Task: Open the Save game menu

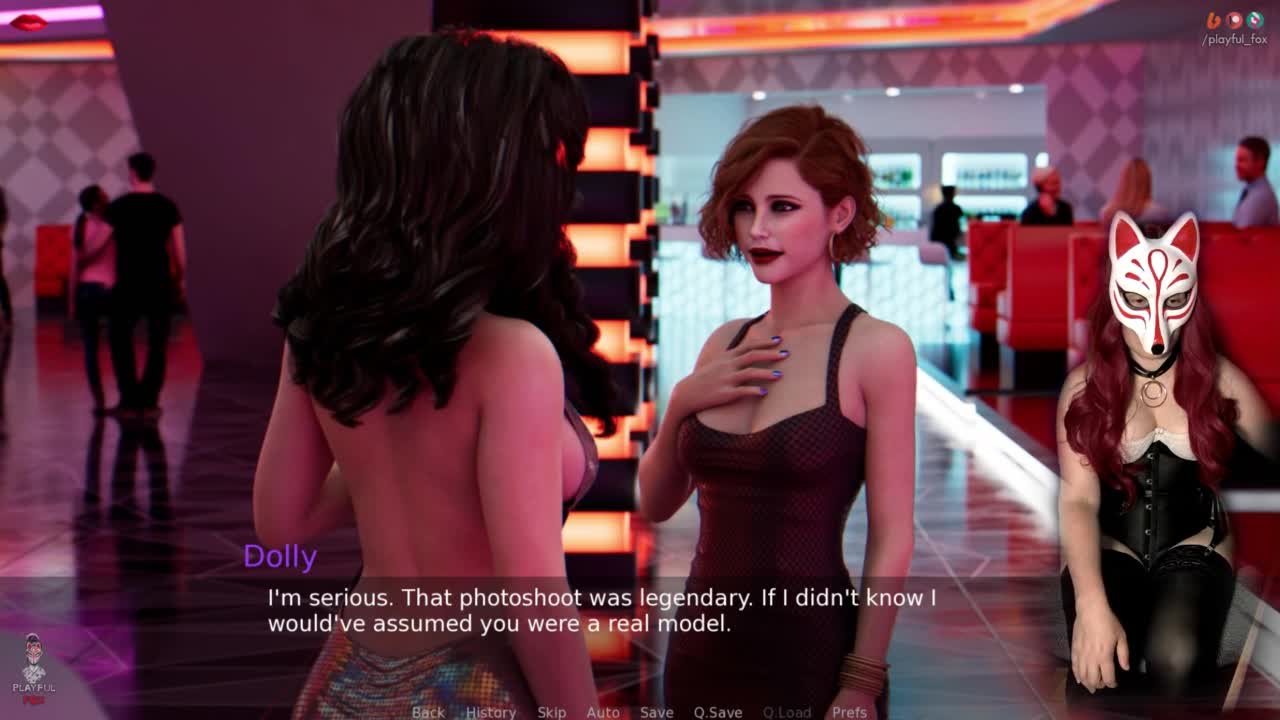Action: (x=656, y=712)
